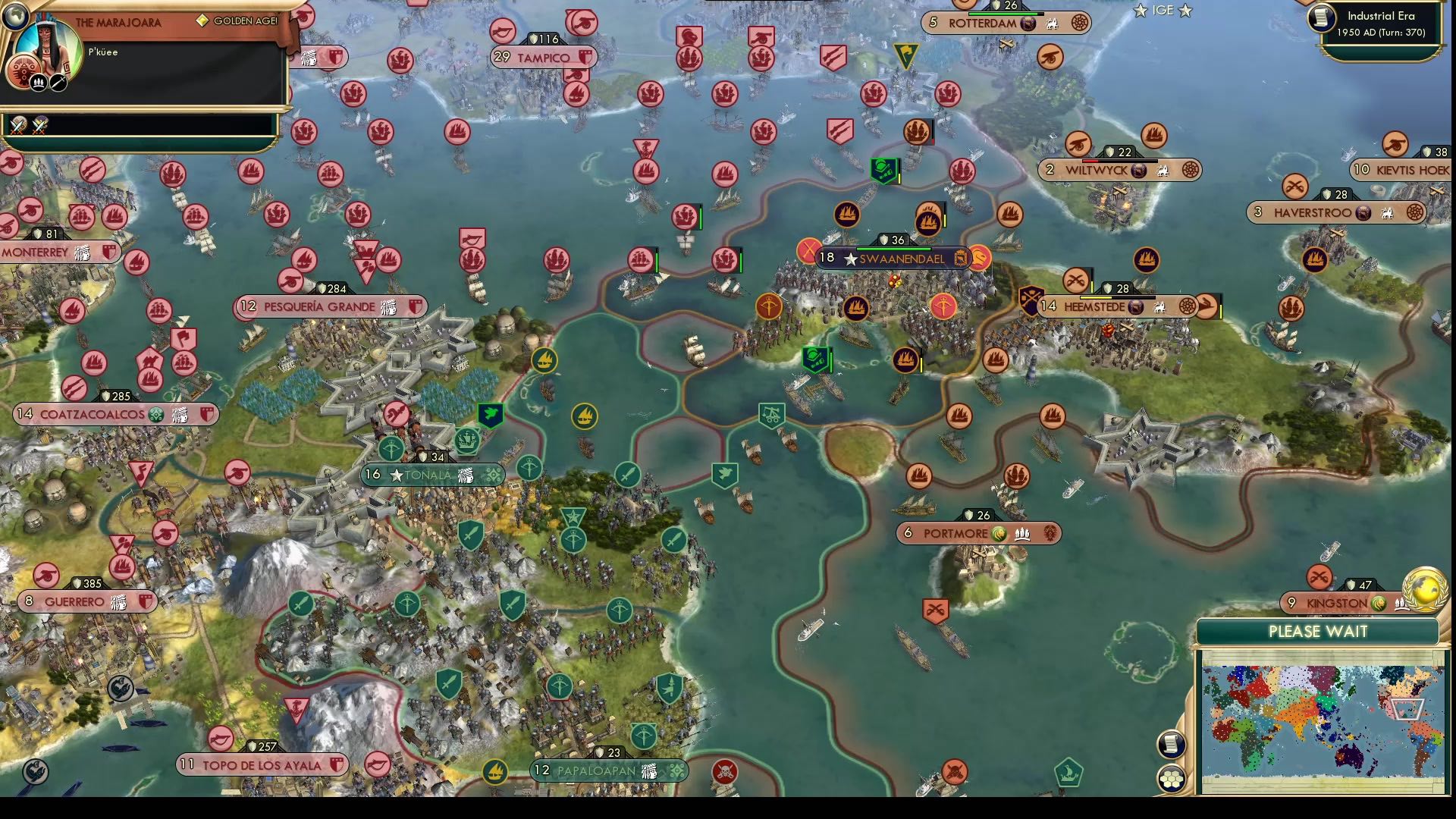Select the first melee unit icon in the units panel
The width and height of the screenshot is (1456, 819).
click(17, 126)
